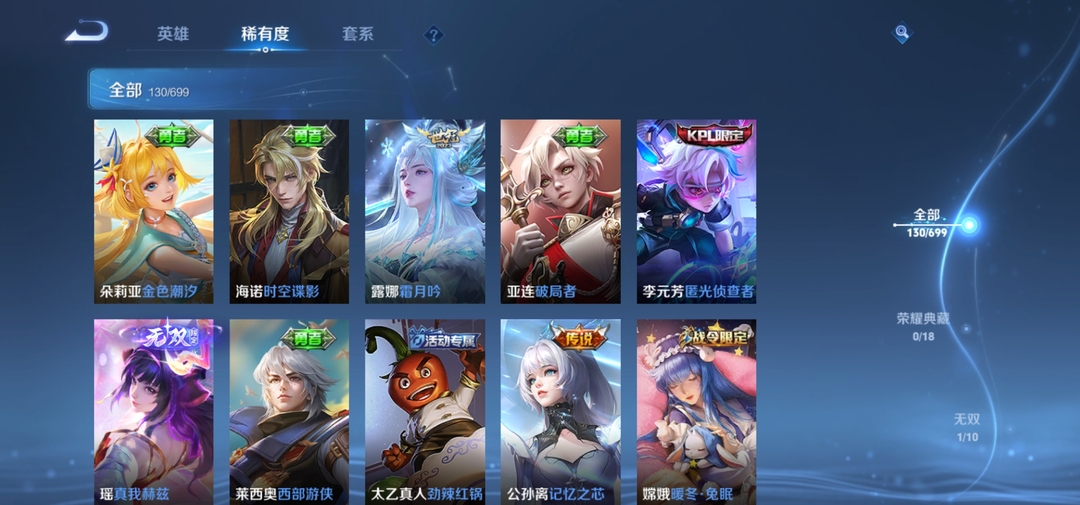Open the search magnifier icon

[x=902, y=33]
